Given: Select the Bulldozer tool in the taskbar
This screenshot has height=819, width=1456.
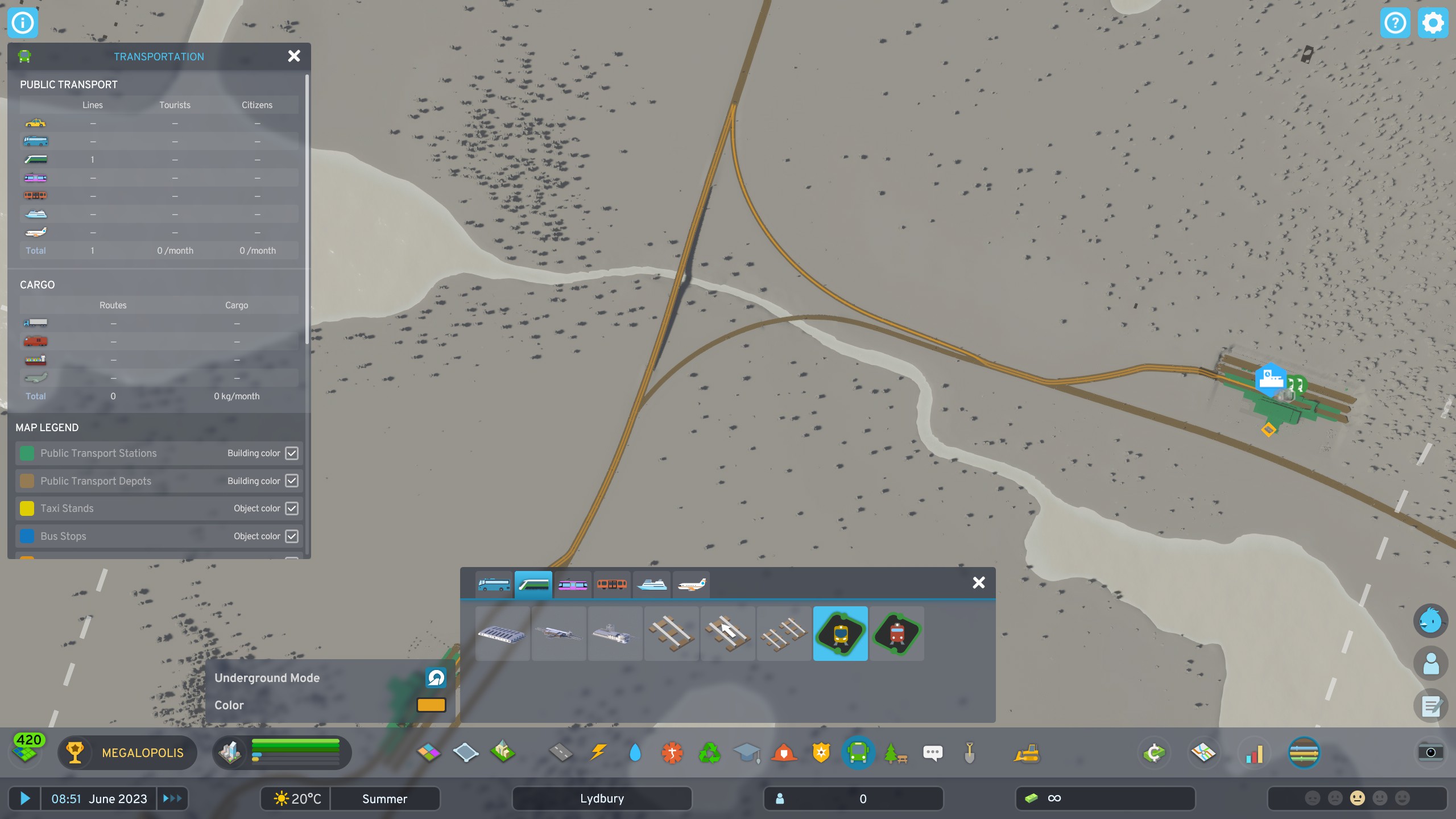Looking at the screenshot, I should pos(1025,752).
